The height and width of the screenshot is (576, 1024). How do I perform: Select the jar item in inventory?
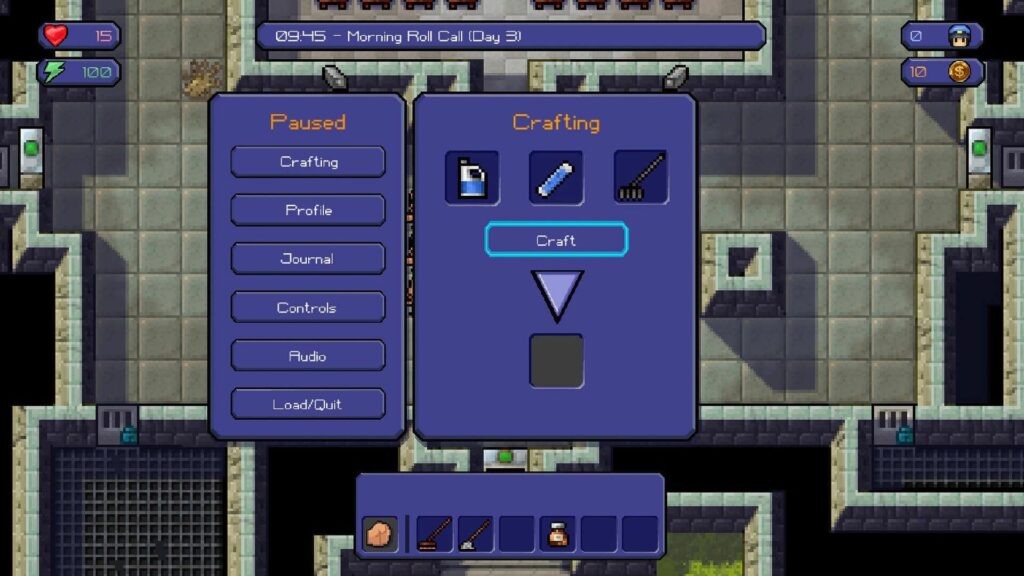coord(557,534)
